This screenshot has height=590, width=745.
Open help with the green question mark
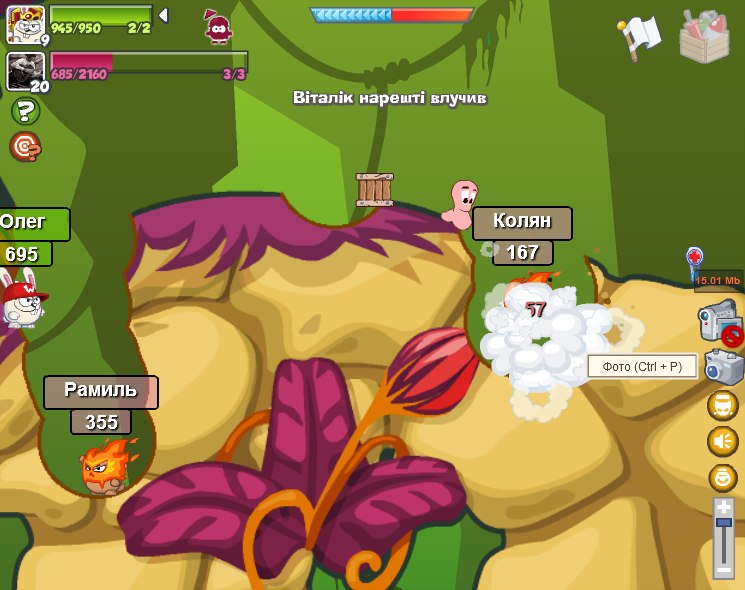pos(25,111)
